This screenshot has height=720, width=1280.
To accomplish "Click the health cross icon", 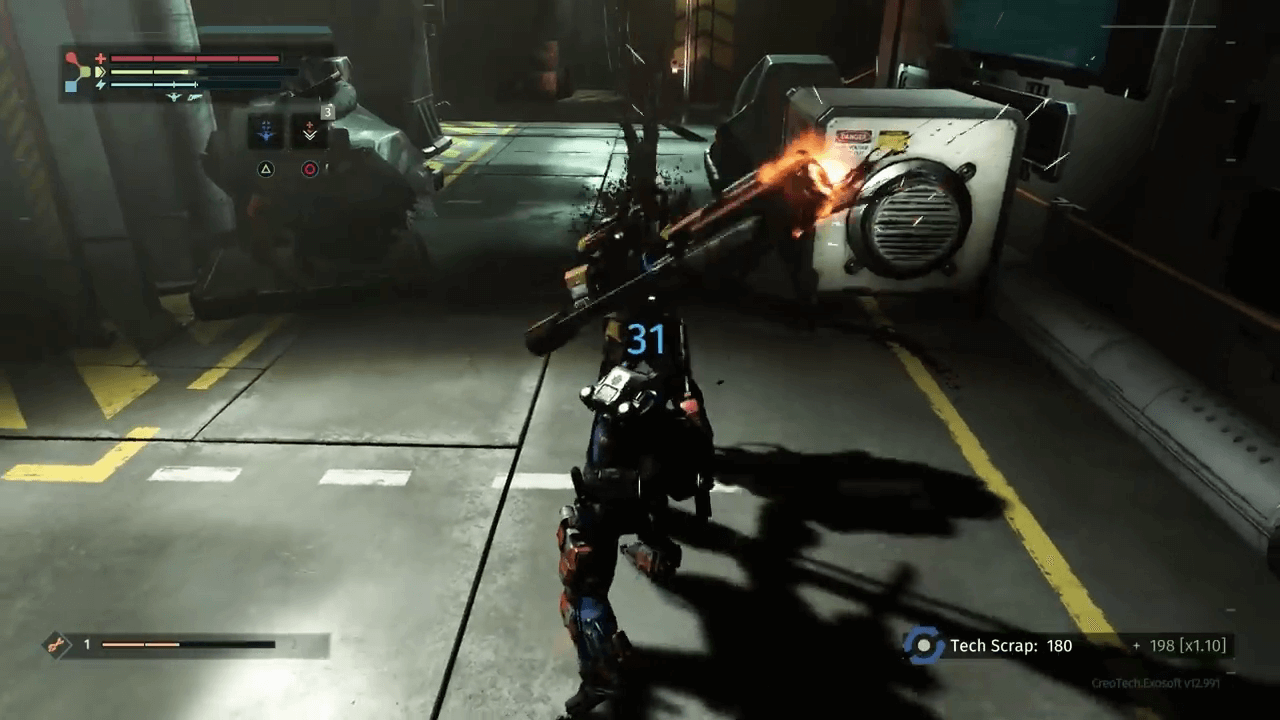I will tap(101, 58).
